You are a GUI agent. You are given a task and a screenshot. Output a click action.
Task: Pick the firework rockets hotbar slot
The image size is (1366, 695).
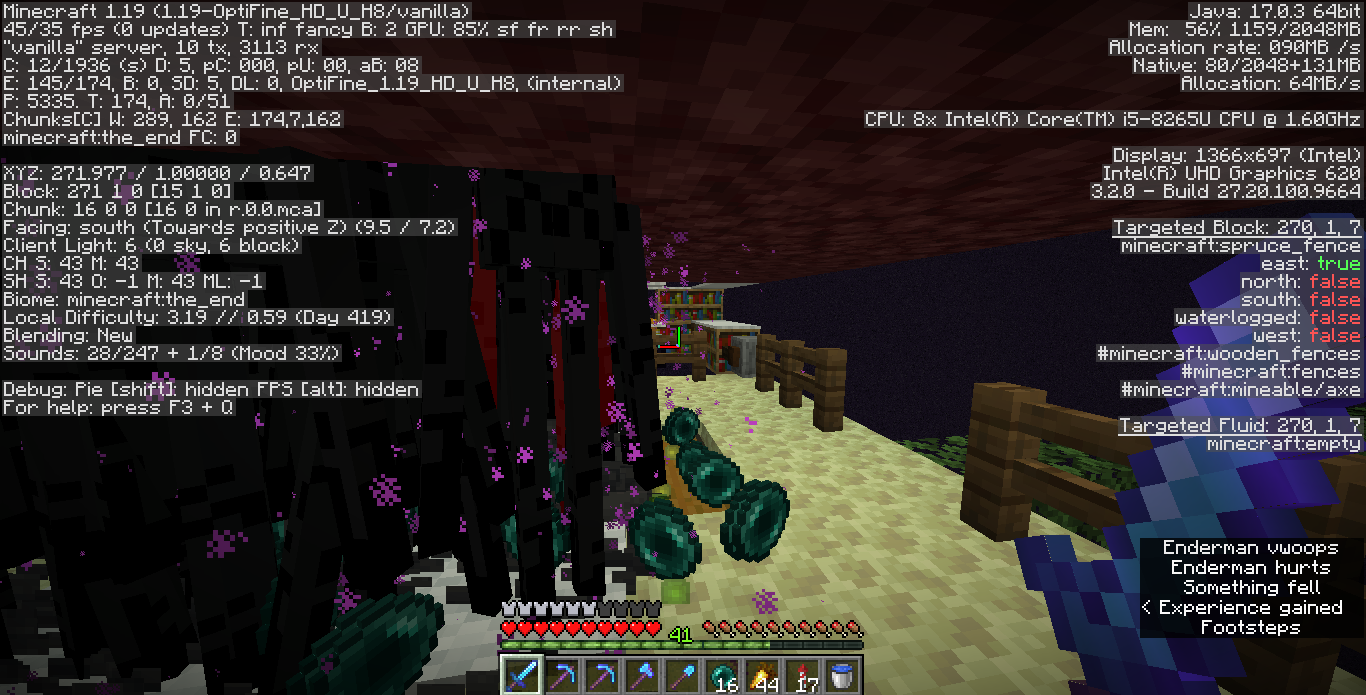(802, 675)
